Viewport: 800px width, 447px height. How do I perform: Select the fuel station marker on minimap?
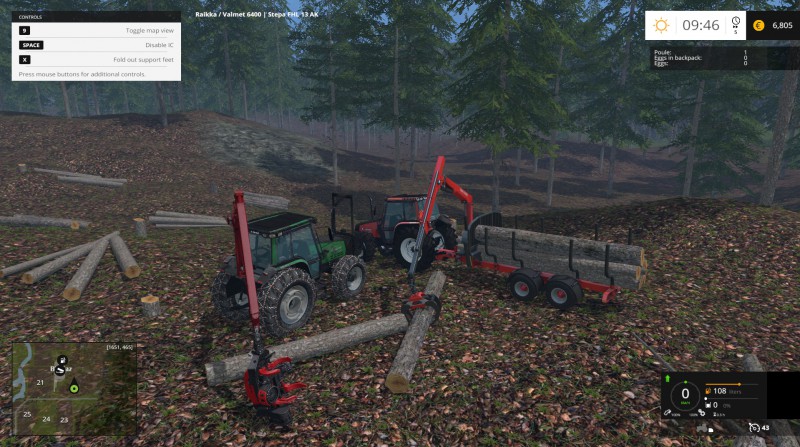point(62,360)
